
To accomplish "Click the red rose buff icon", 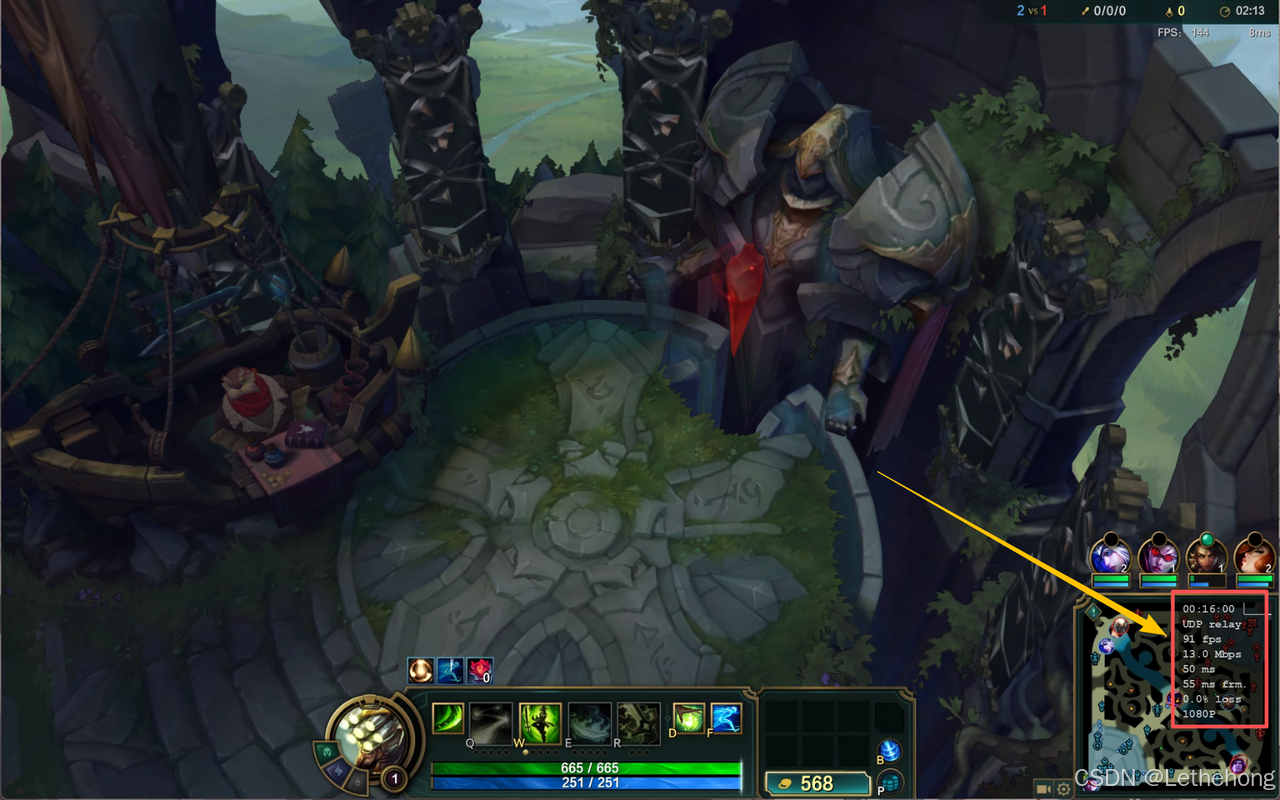I will coord(480,671).
